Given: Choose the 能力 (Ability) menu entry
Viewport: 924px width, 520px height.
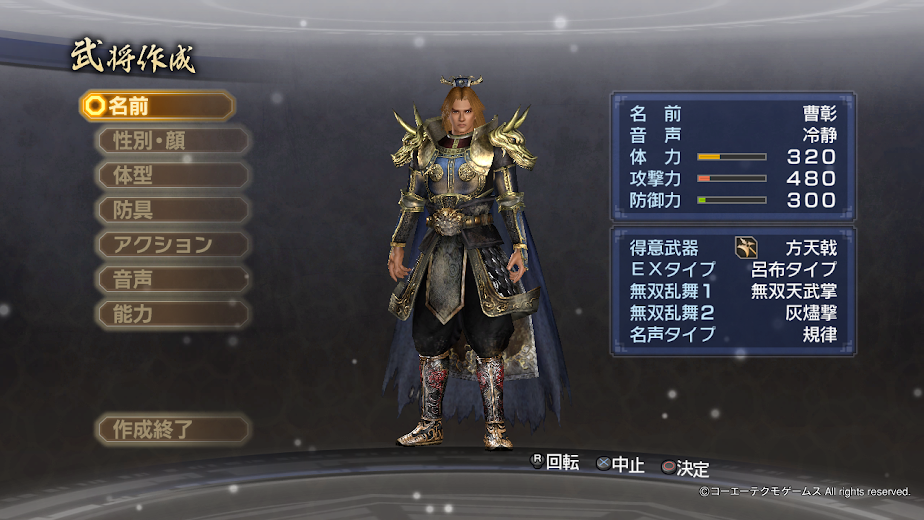Looking at the screenshot, I should coord(172,313).
